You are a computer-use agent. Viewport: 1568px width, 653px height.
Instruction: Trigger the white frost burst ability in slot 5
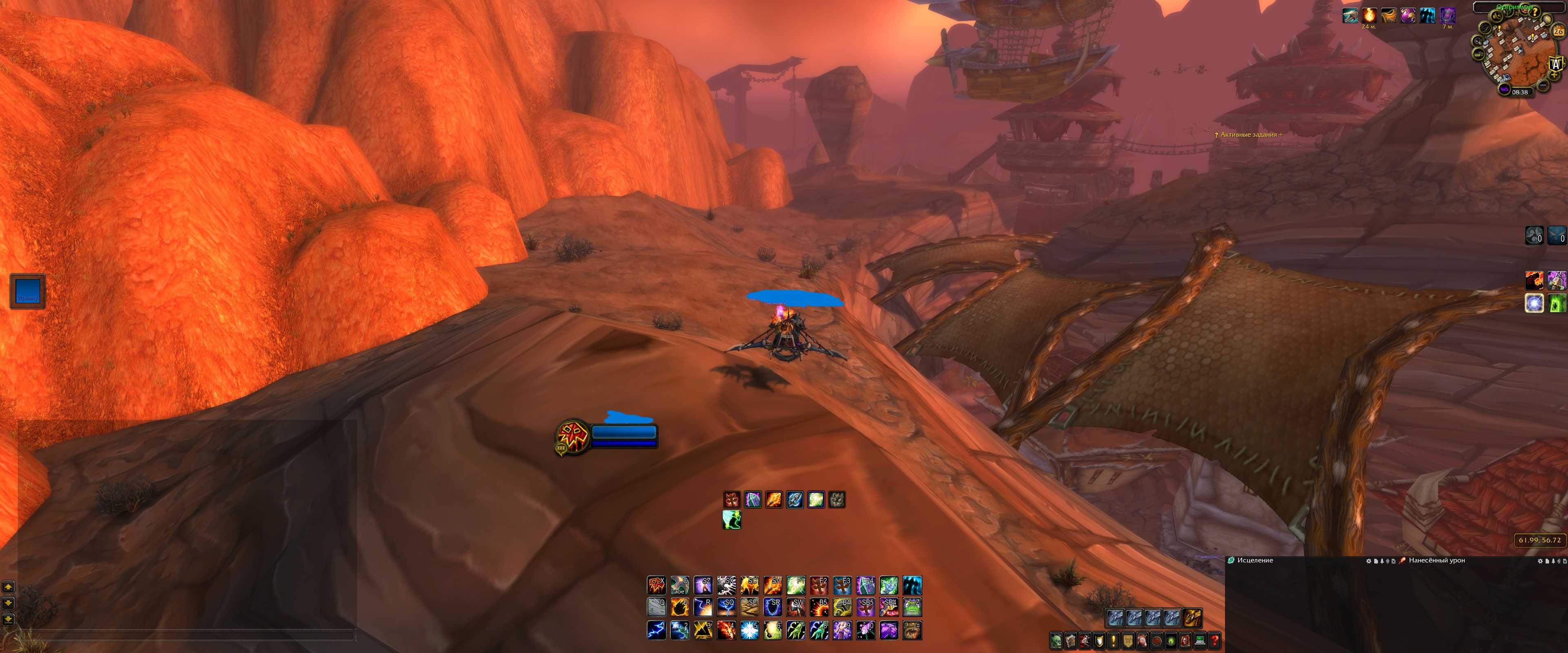pos(749,631)
